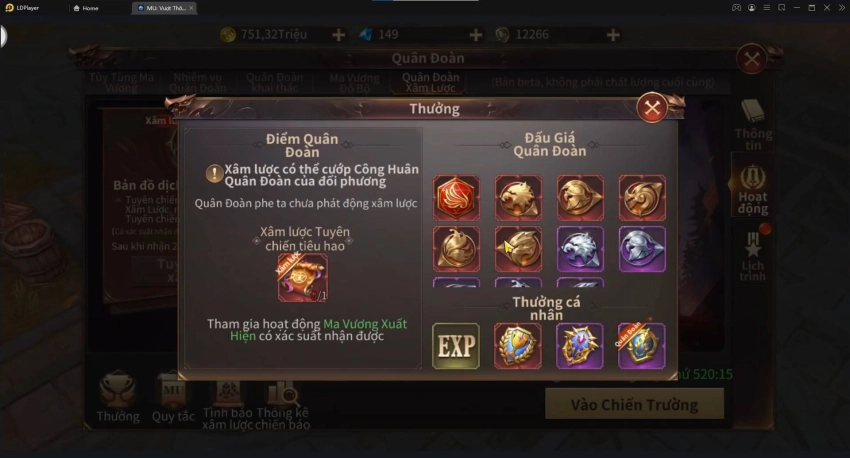
Task: Select the silver wolf head auction item
Action: point(580,248)
